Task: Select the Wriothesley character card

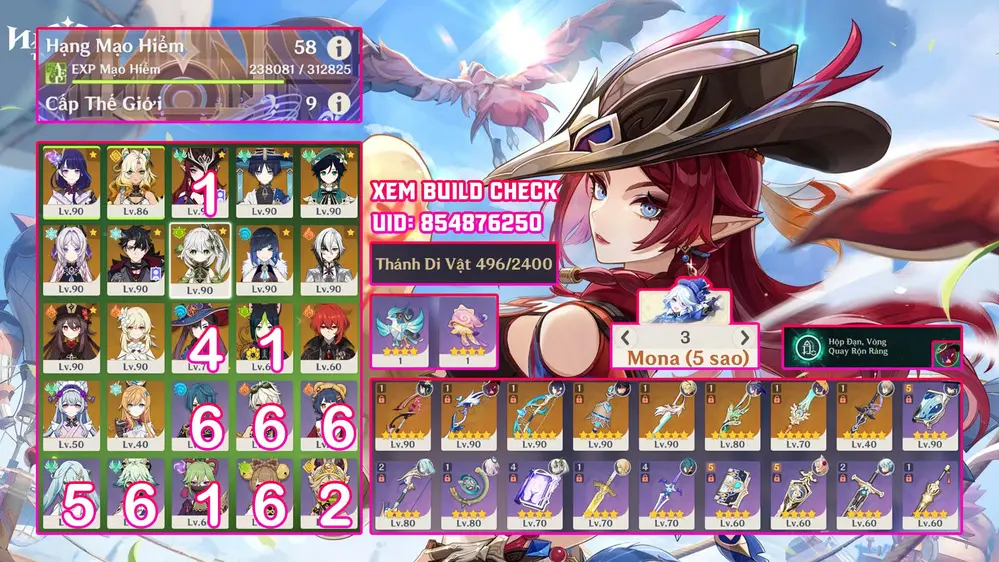Action: pyautogui.click(x=136, y=260)
